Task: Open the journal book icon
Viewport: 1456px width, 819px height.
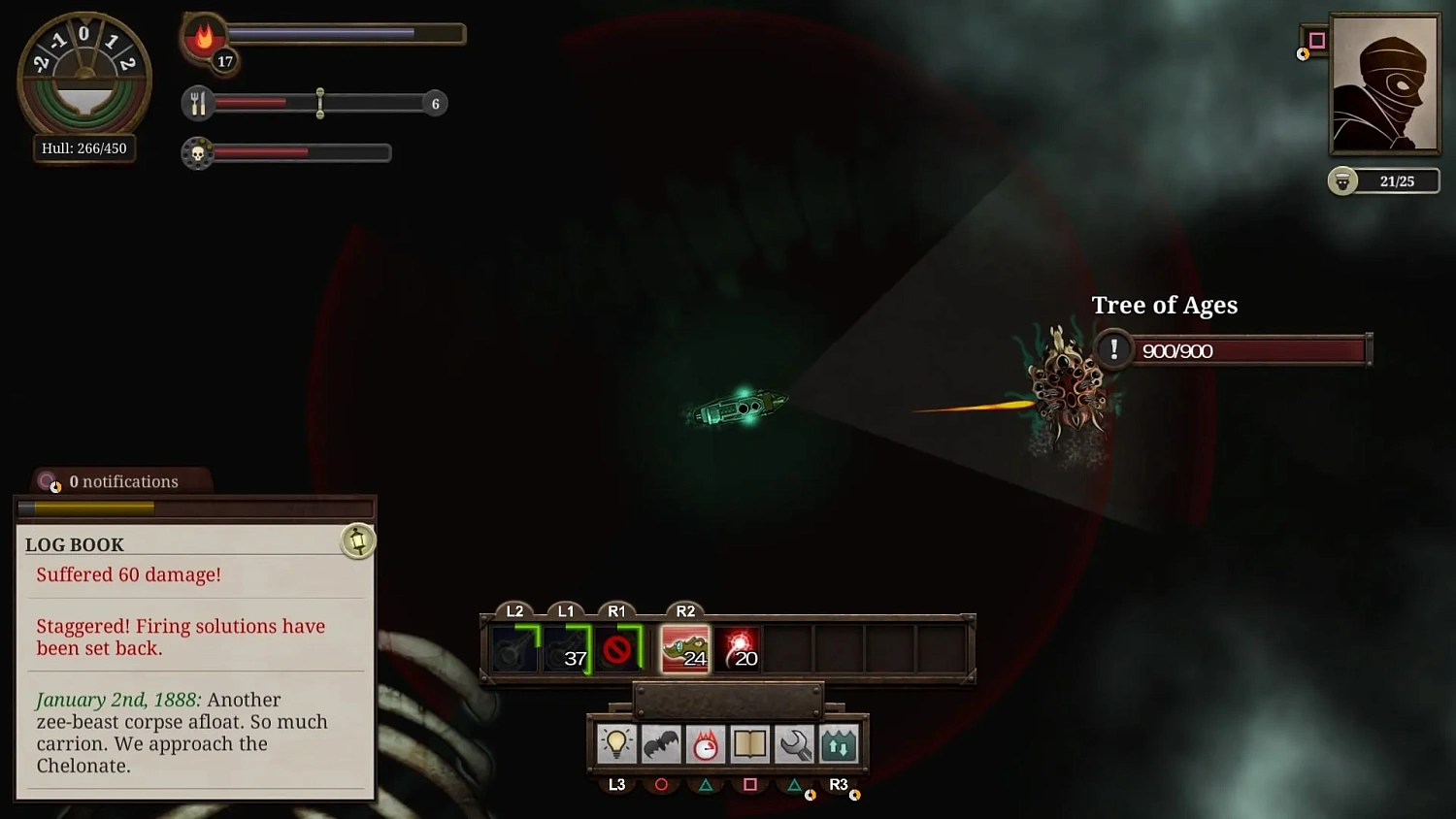Action: [750, 744]
